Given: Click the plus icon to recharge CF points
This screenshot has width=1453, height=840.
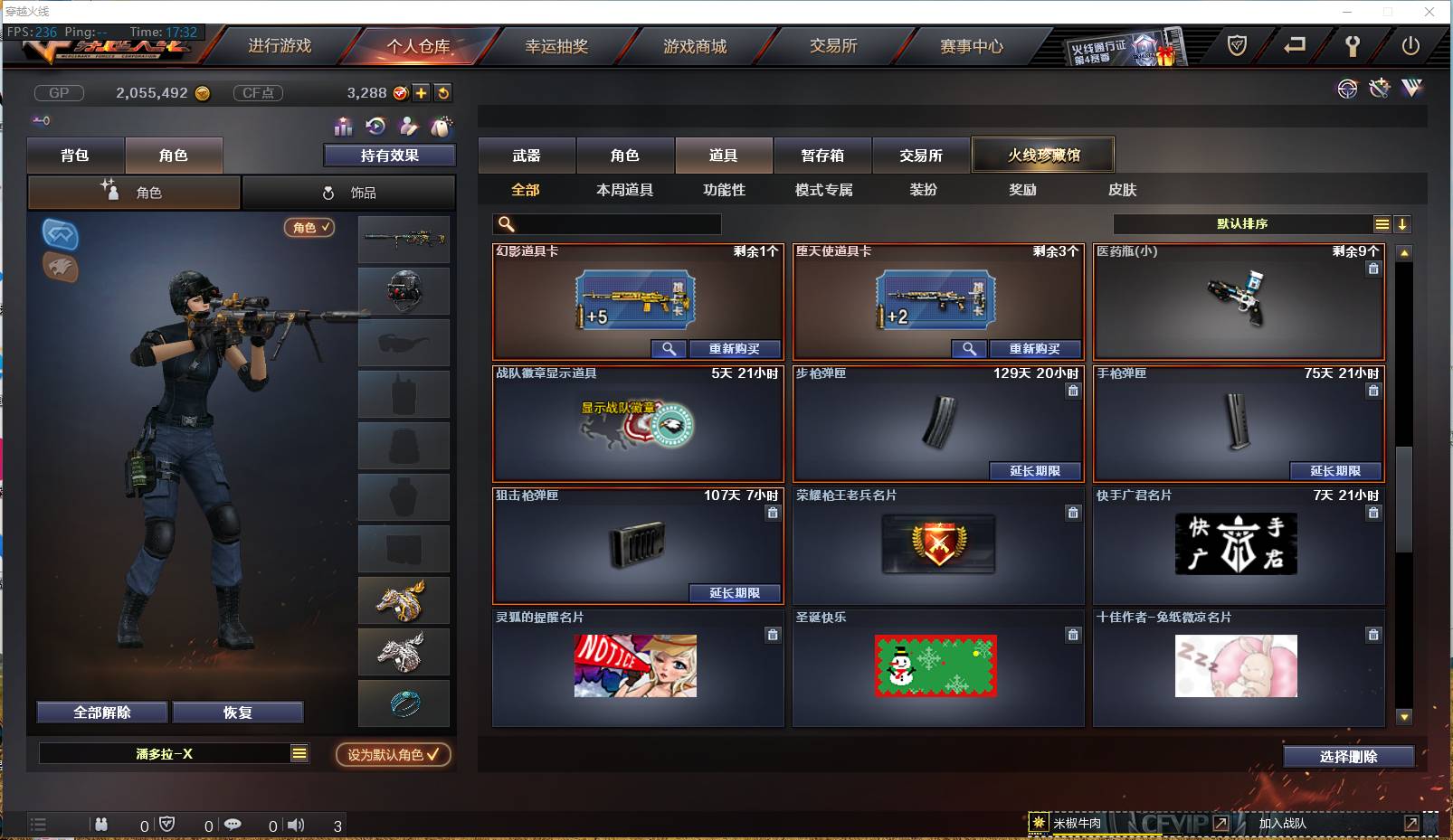Looking at the screenshot, I should click(422, 92).
